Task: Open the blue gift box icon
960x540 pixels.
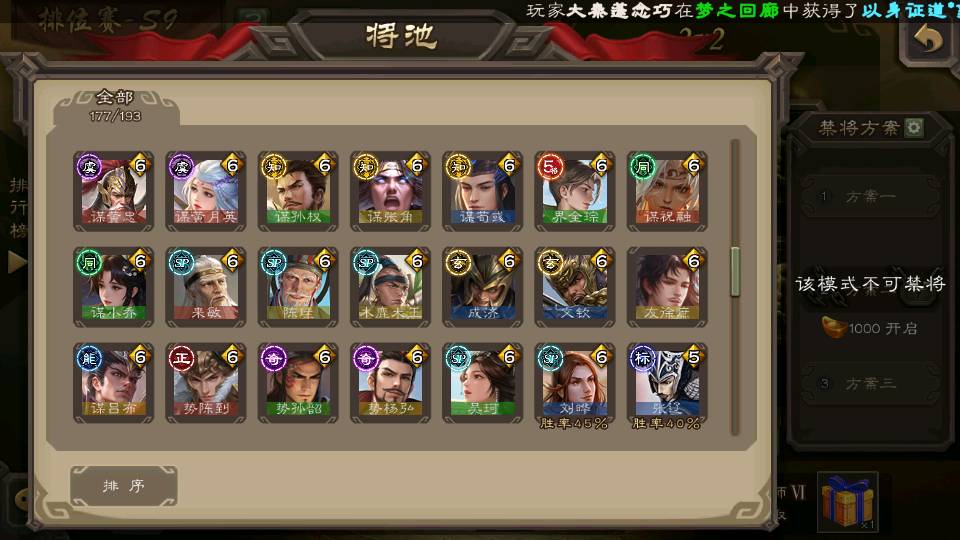Action: (847, 501)
